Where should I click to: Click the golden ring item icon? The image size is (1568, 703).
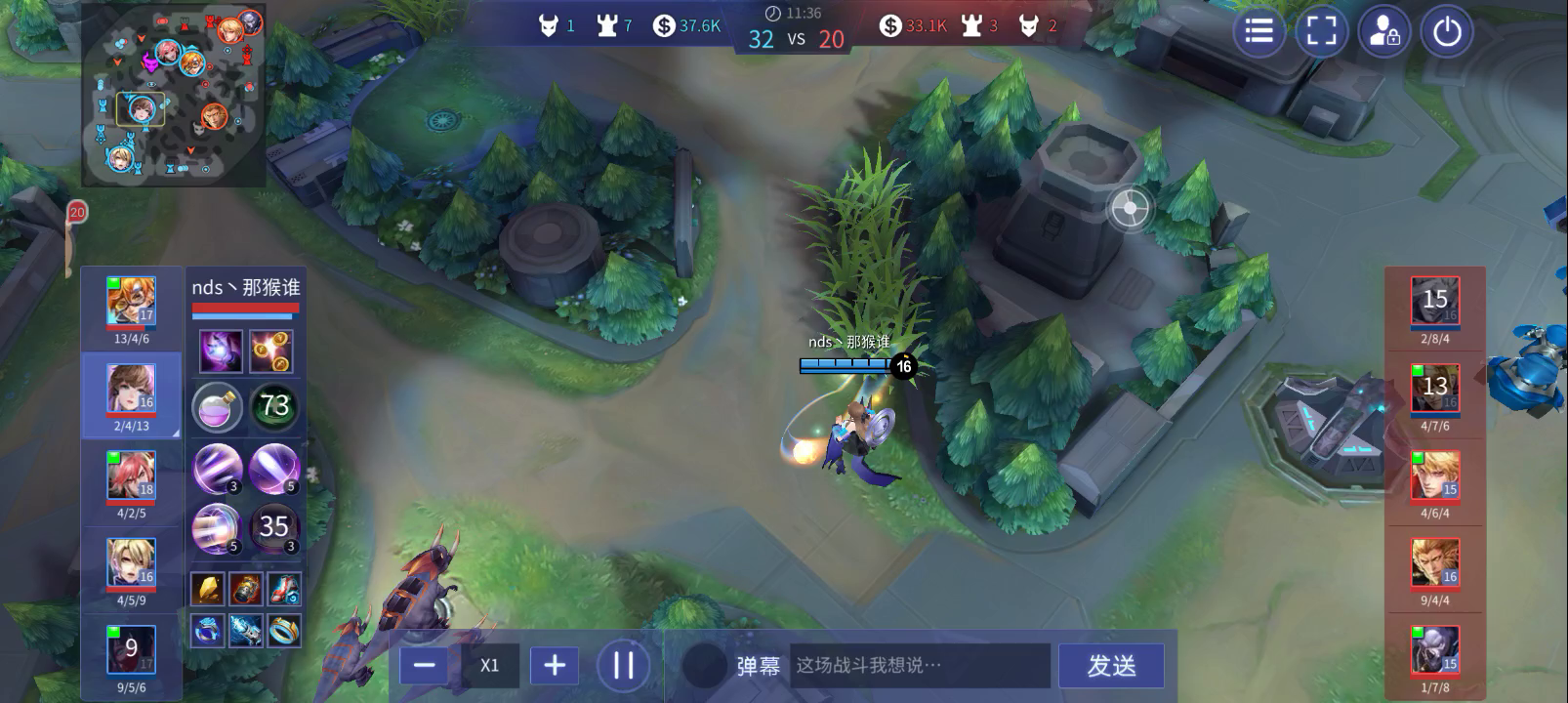point(286,630)
